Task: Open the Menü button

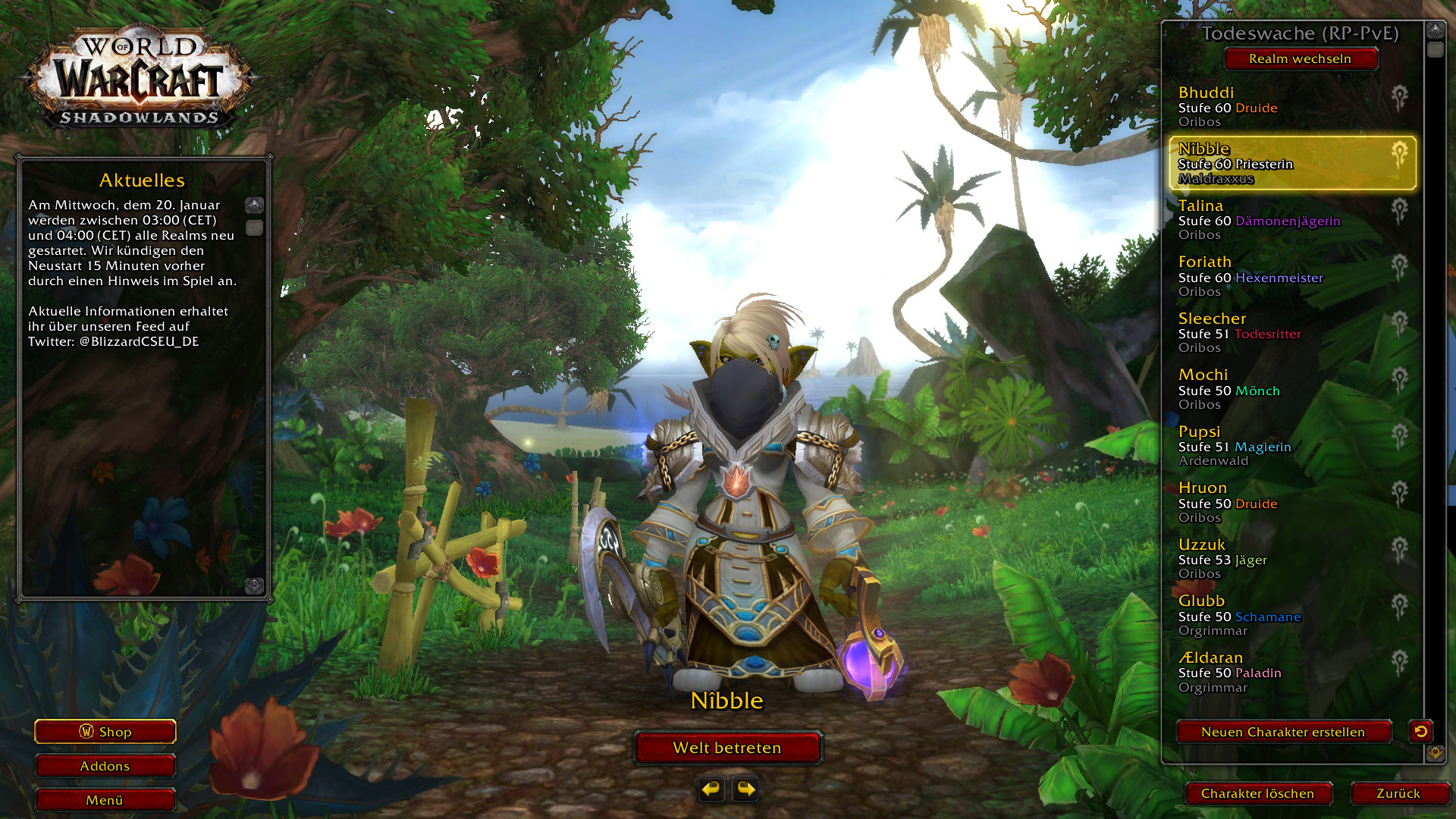Action: coord(105,800)
